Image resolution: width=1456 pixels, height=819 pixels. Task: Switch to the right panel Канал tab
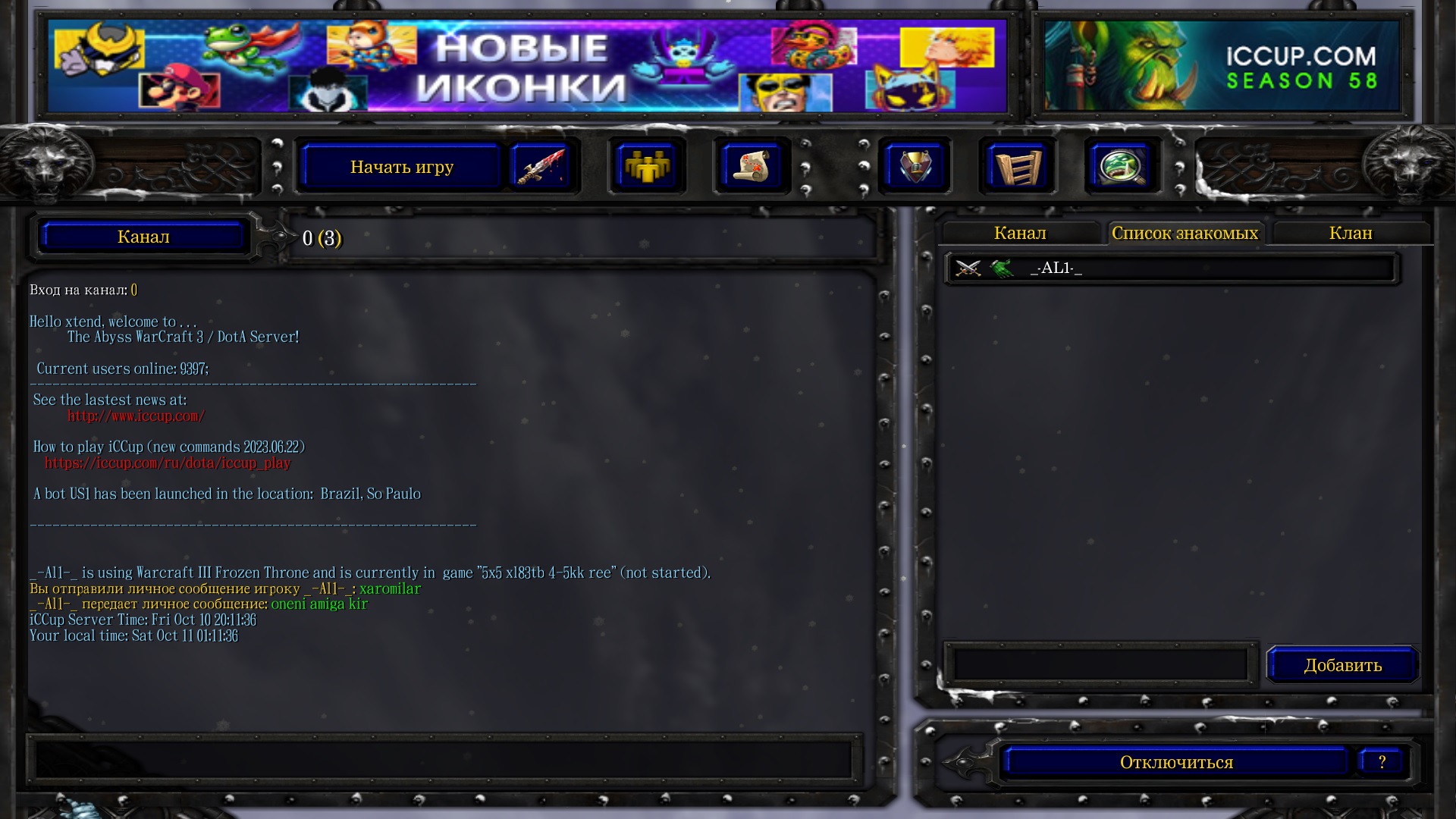point(1020,234)
